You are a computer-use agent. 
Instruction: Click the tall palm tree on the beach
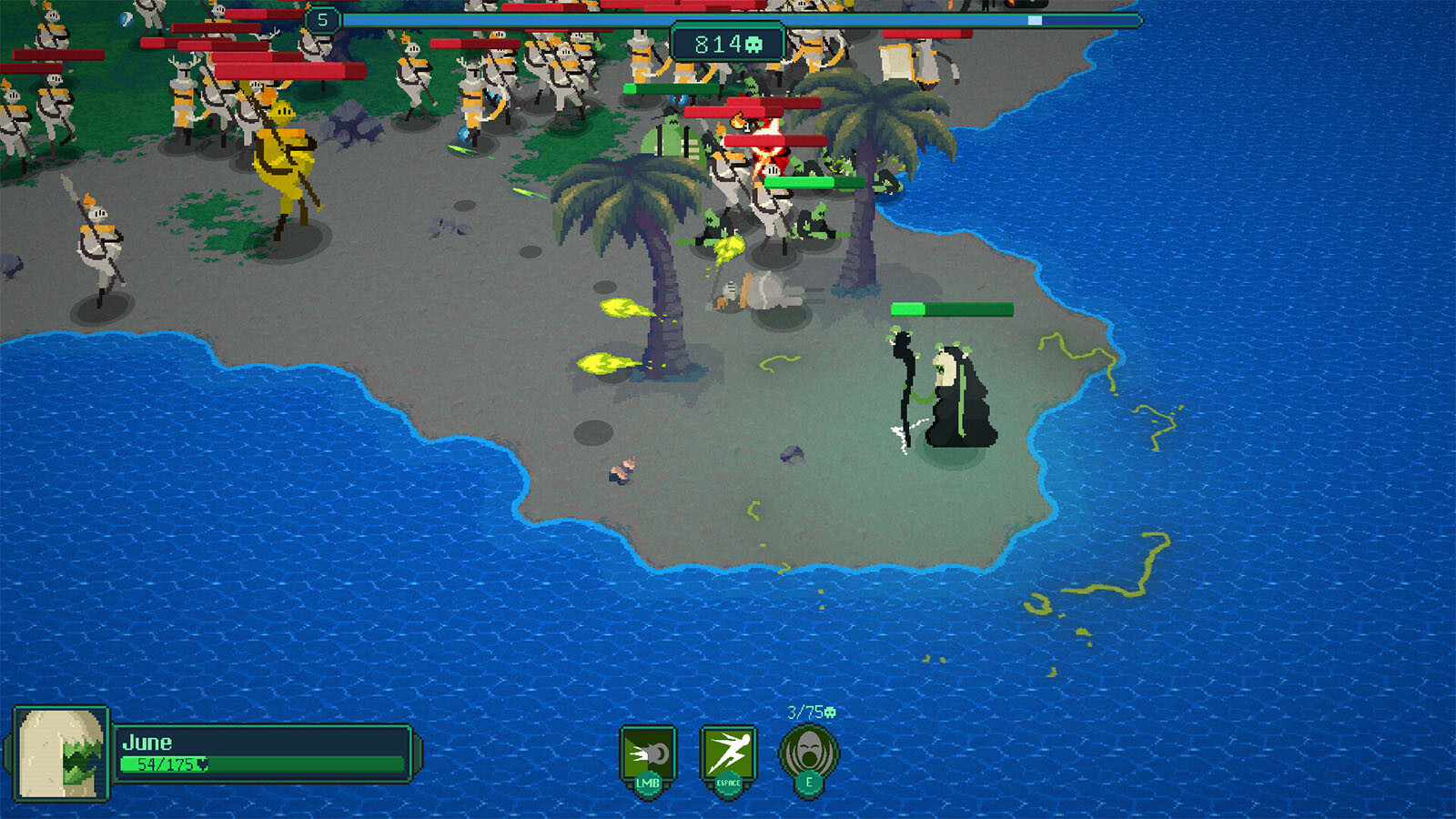point(646,227)
